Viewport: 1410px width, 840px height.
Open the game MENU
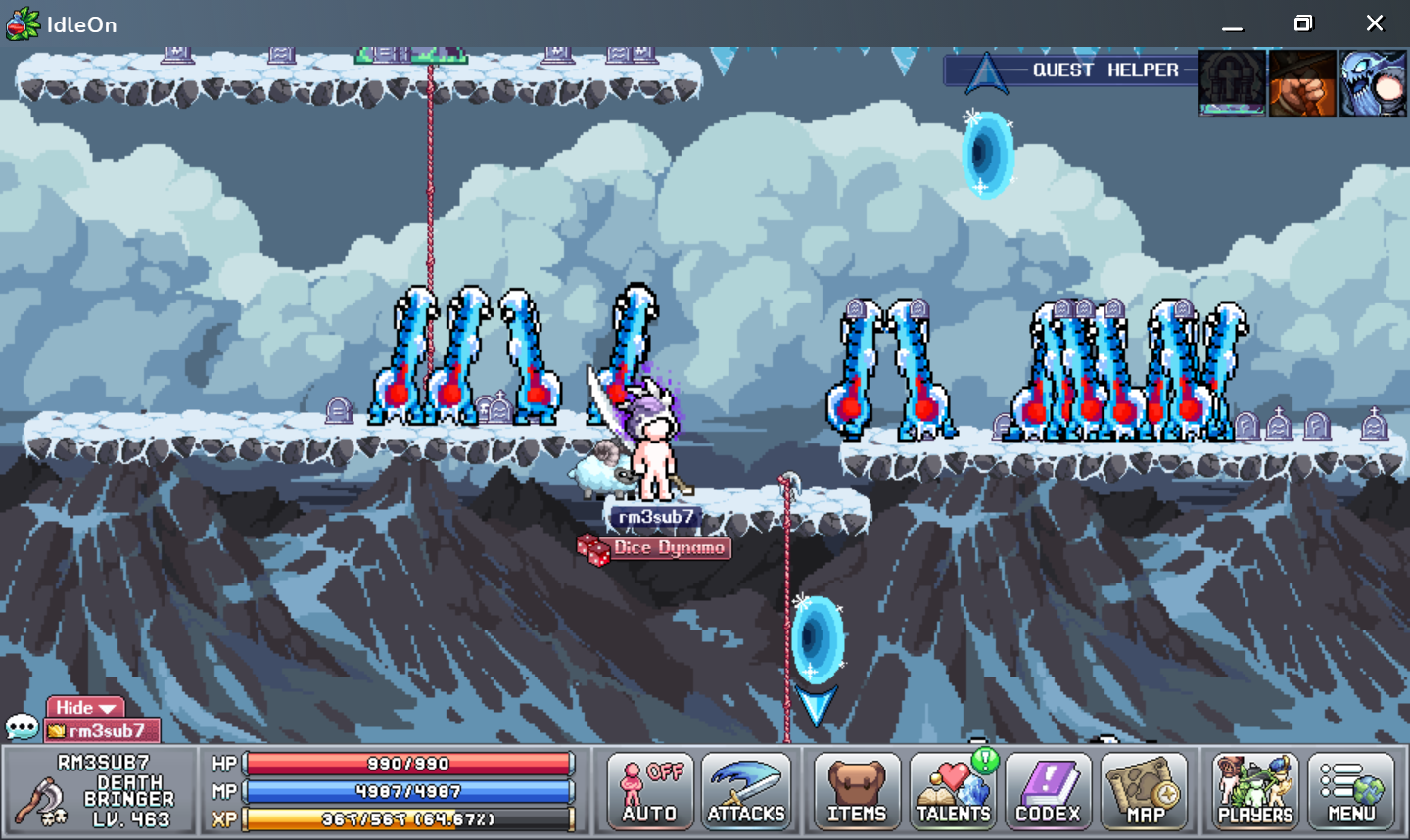coord(1351,791)
